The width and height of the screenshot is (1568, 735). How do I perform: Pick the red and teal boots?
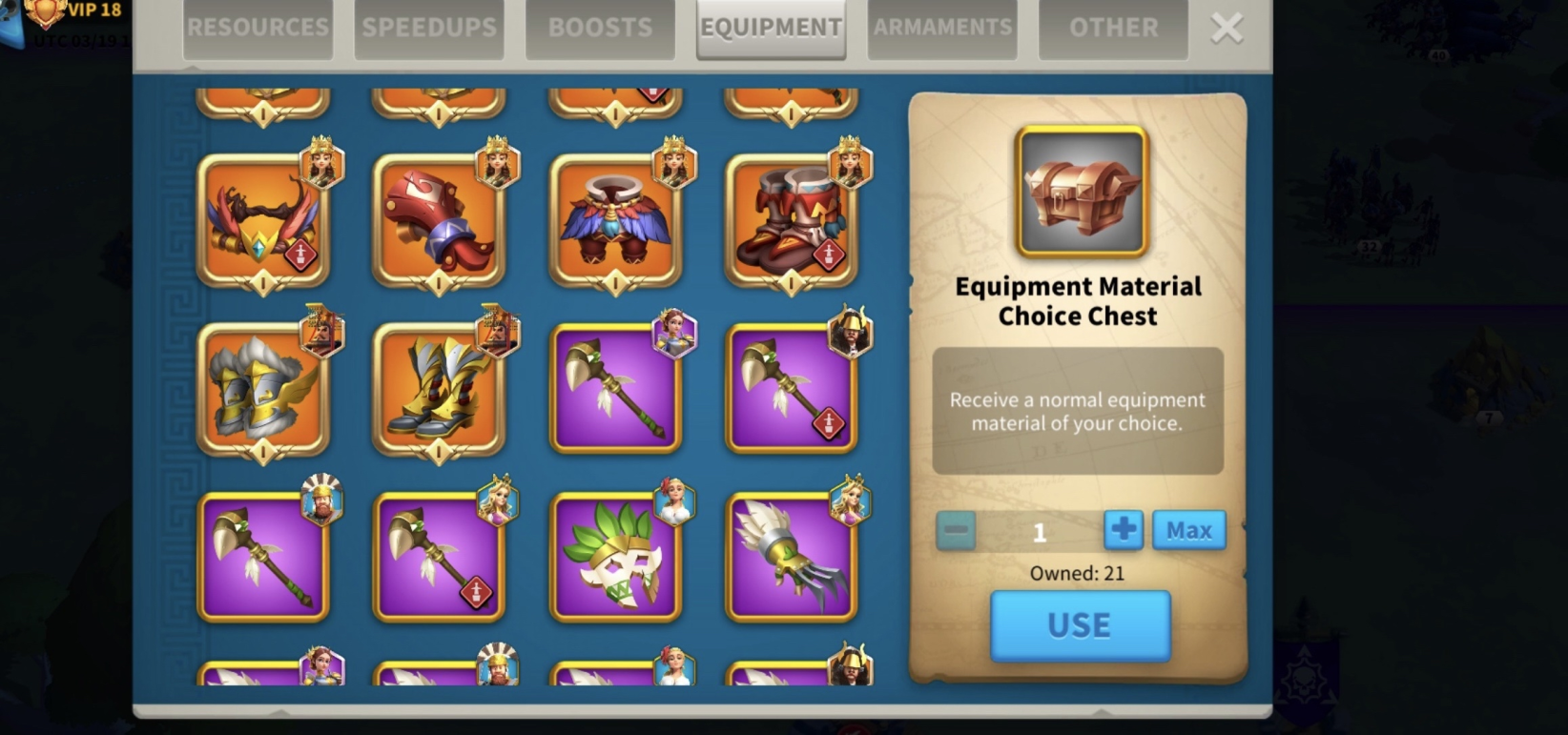click(x=791, y=222)
